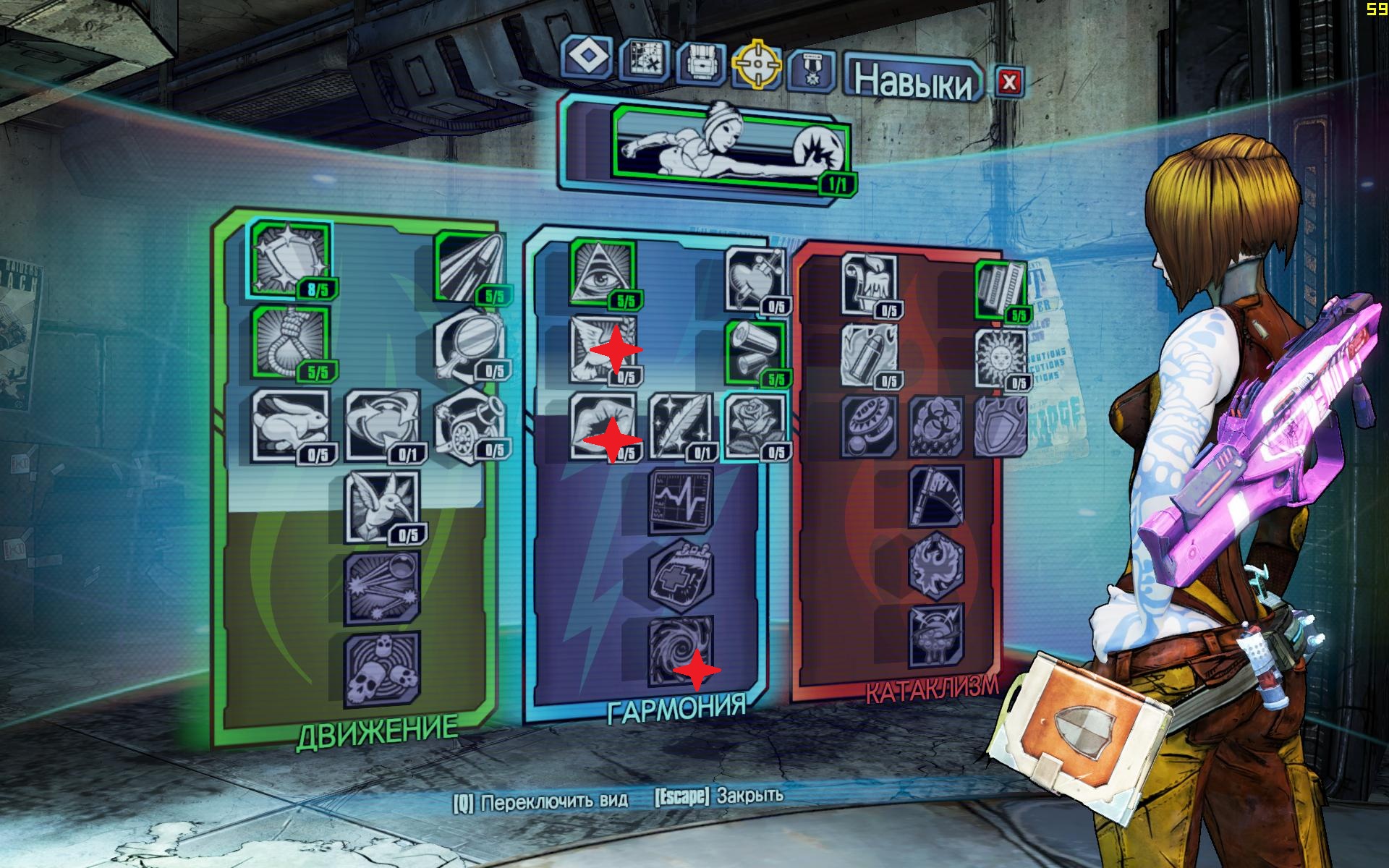This screenshot has height=868, width=1389.
Task: Close the skills menu with the red X
Action: tap(1008, 82)
